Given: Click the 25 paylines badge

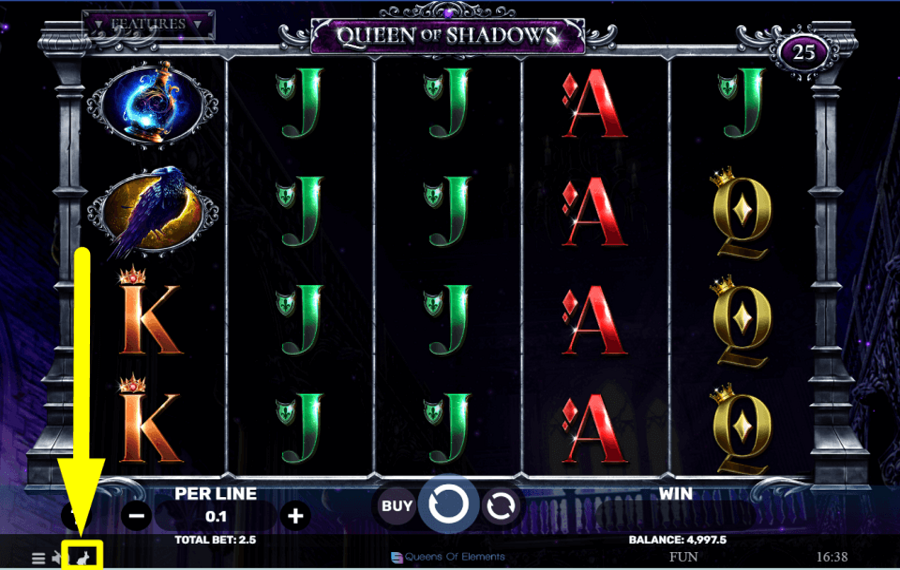Looking at the screenshot, I should pyautogui.click(x=804, y=53).
